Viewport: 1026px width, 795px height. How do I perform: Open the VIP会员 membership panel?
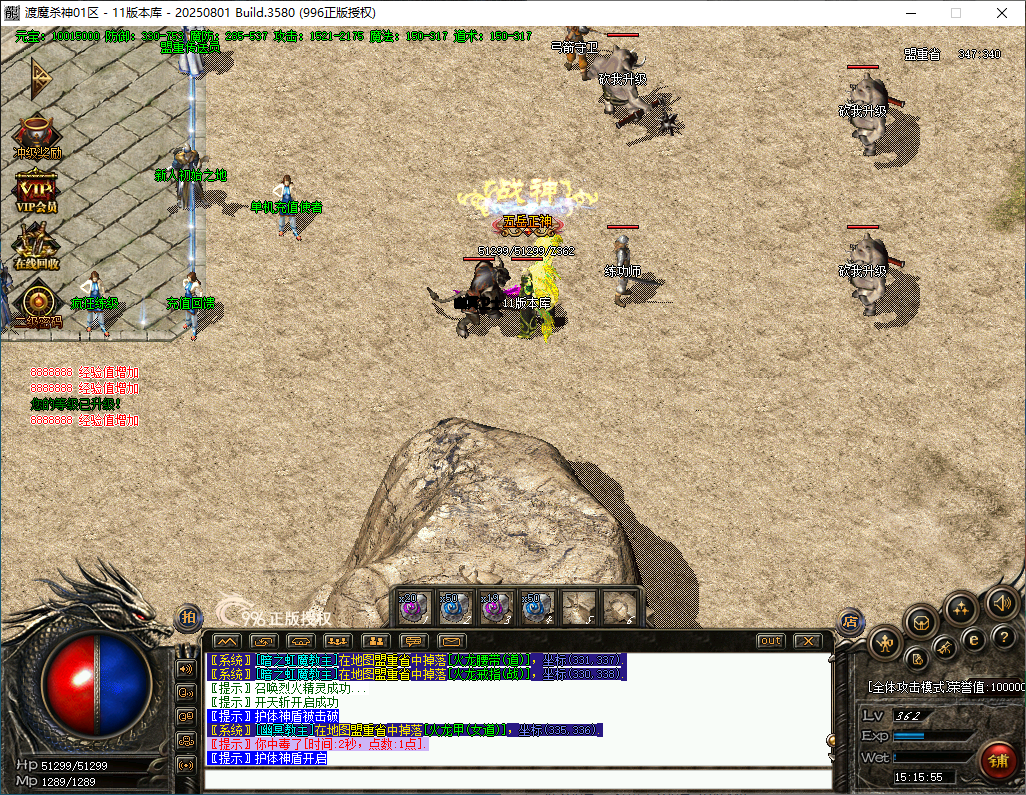[x=37, y=190]
